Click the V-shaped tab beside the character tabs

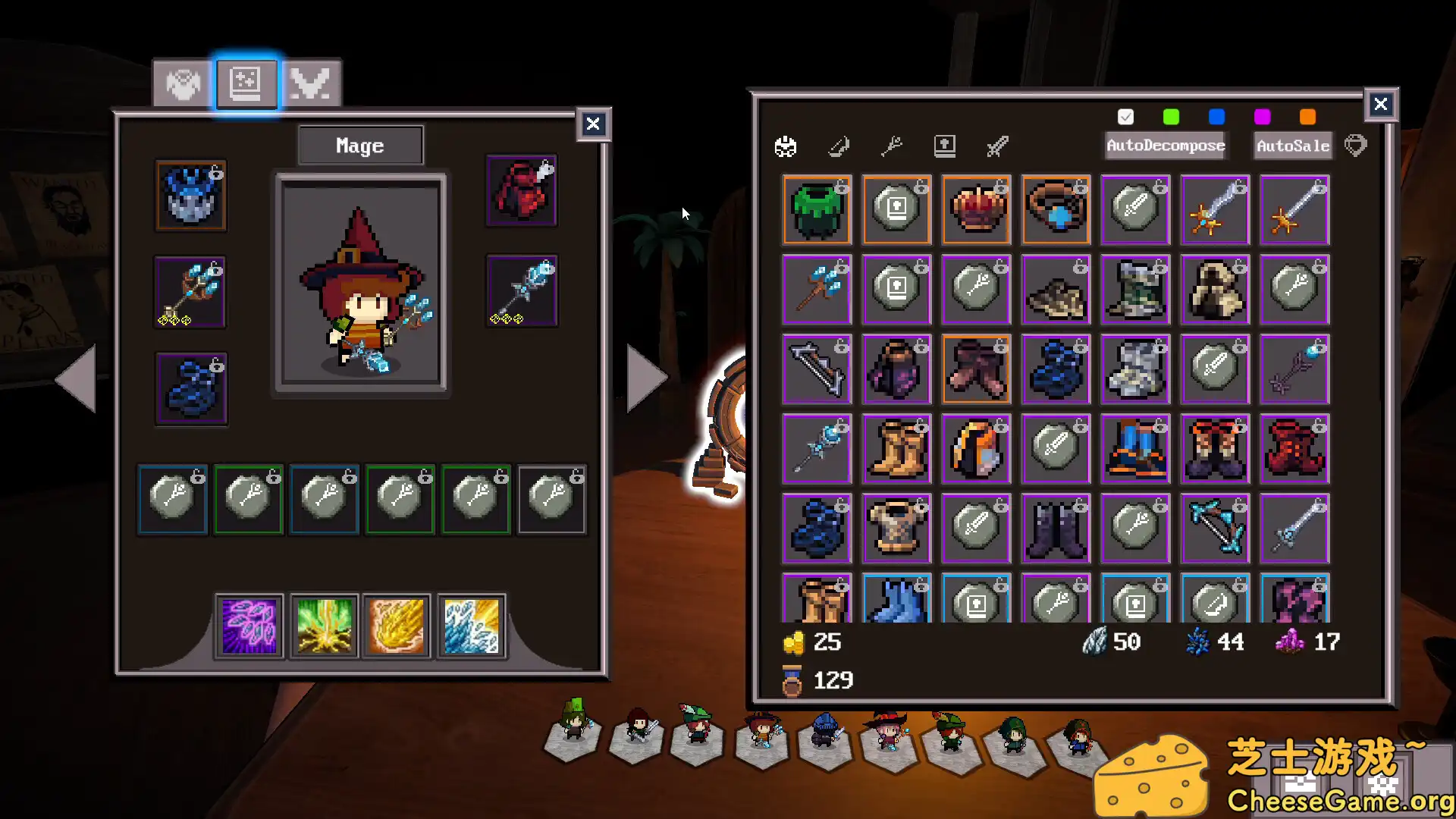click(312, 83)
